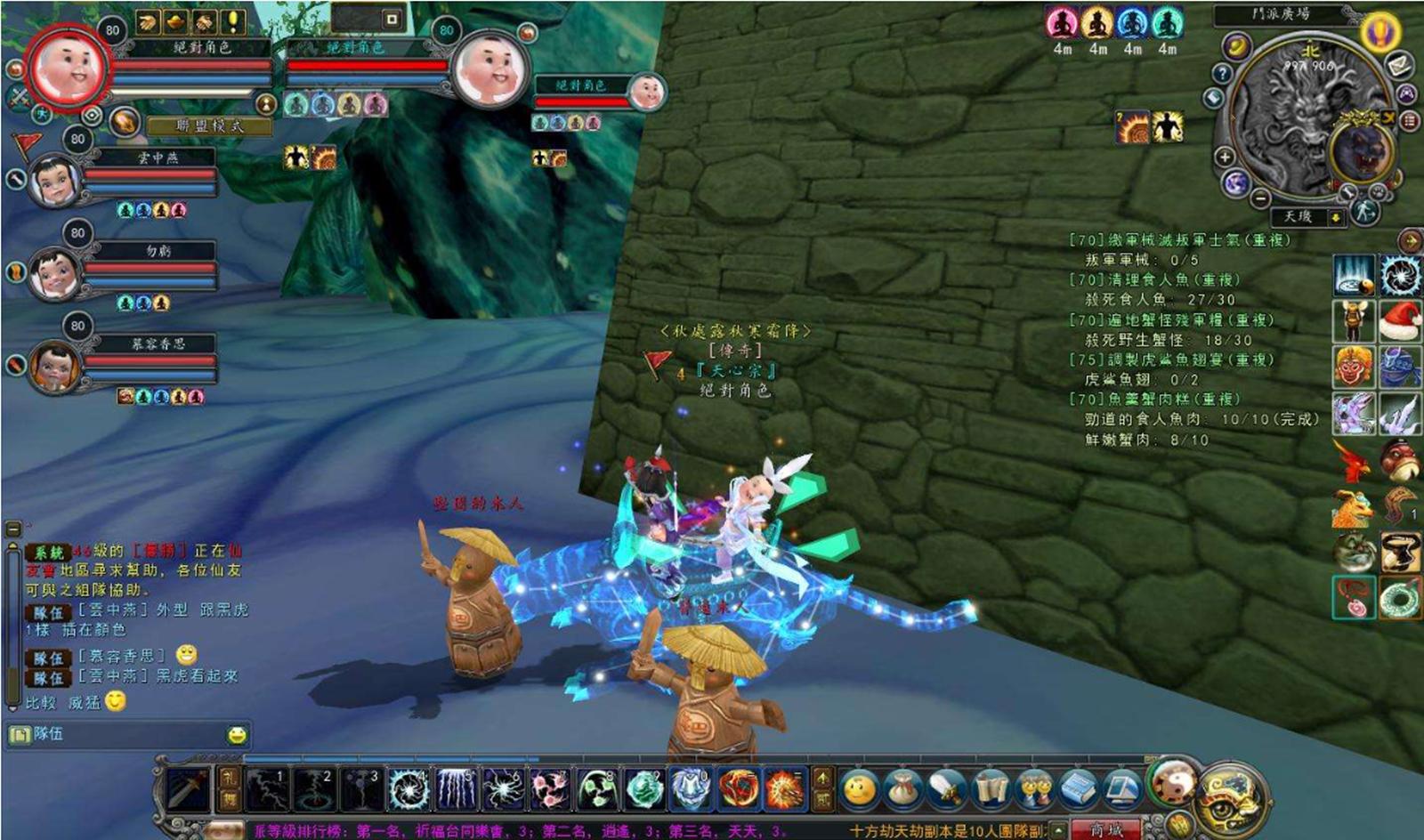Activate the fiery explosion skill icon
The image size is (1424, 840).
(x=784, y=789)
